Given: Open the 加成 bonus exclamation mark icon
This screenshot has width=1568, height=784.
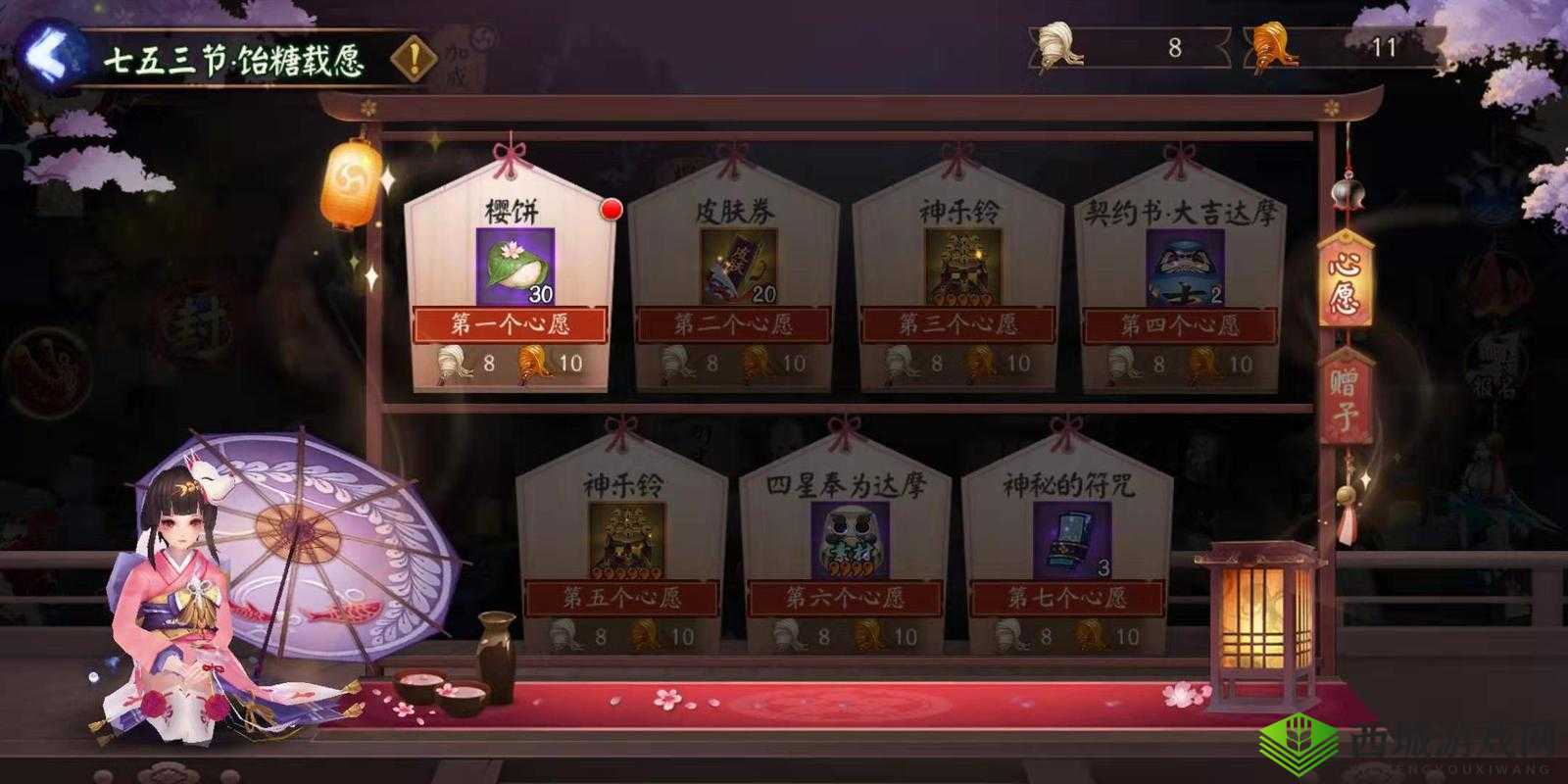Looking at the screenshot, I should [x=414, y=57].
